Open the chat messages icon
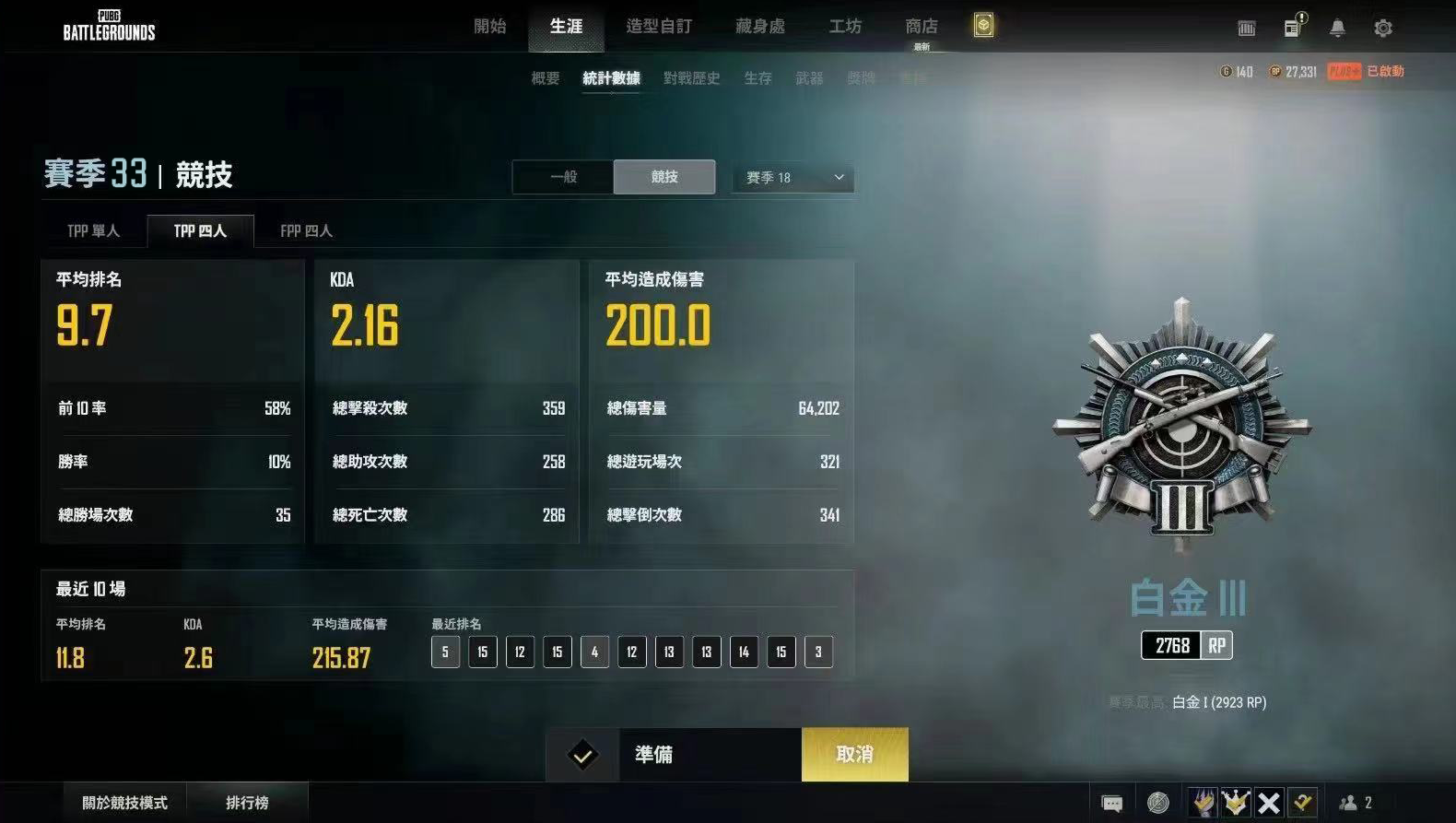 (x=1112, y=803)
